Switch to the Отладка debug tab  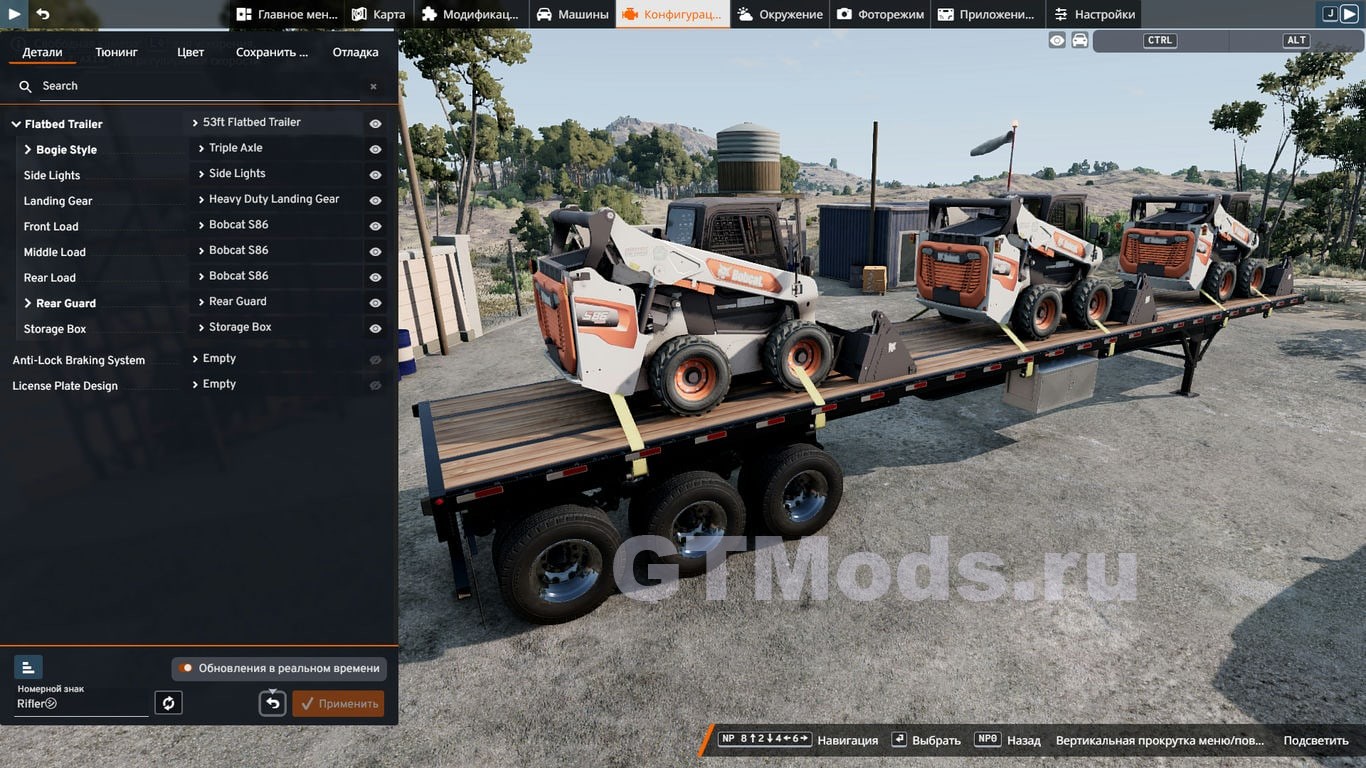click(355, 52)
